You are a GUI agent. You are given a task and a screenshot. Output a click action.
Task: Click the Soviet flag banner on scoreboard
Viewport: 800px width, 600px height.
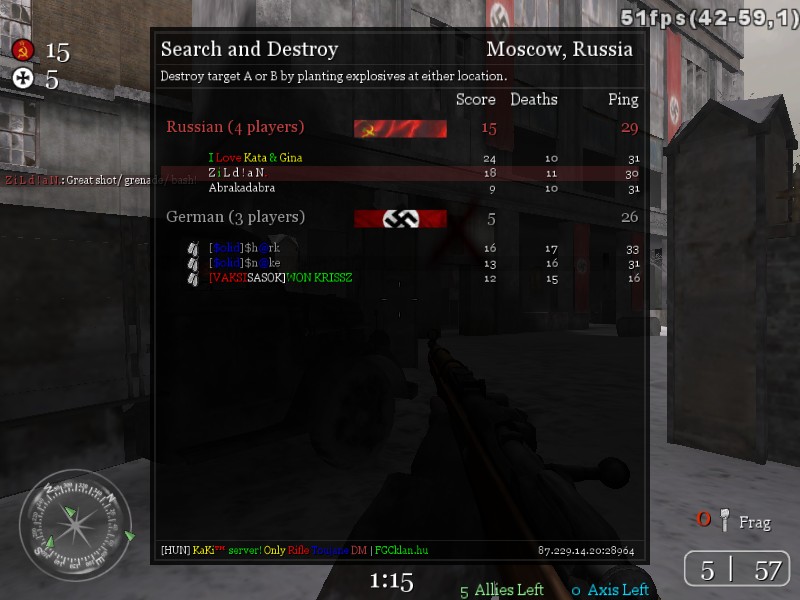(400, 128)
